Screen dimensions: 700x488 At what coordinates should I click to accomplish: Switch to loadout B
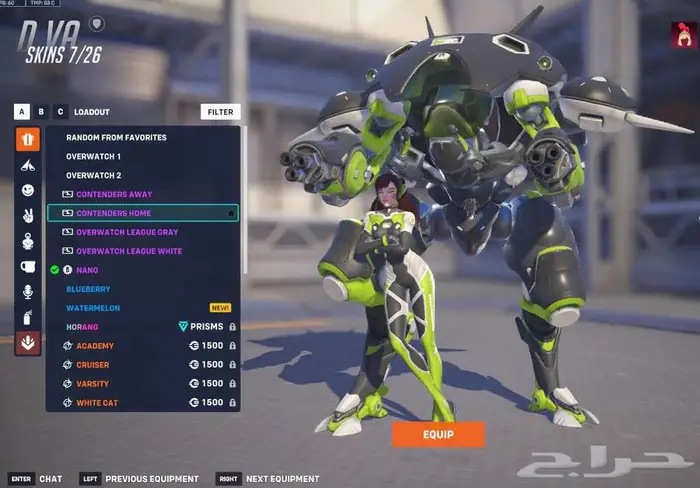(41, 112)
